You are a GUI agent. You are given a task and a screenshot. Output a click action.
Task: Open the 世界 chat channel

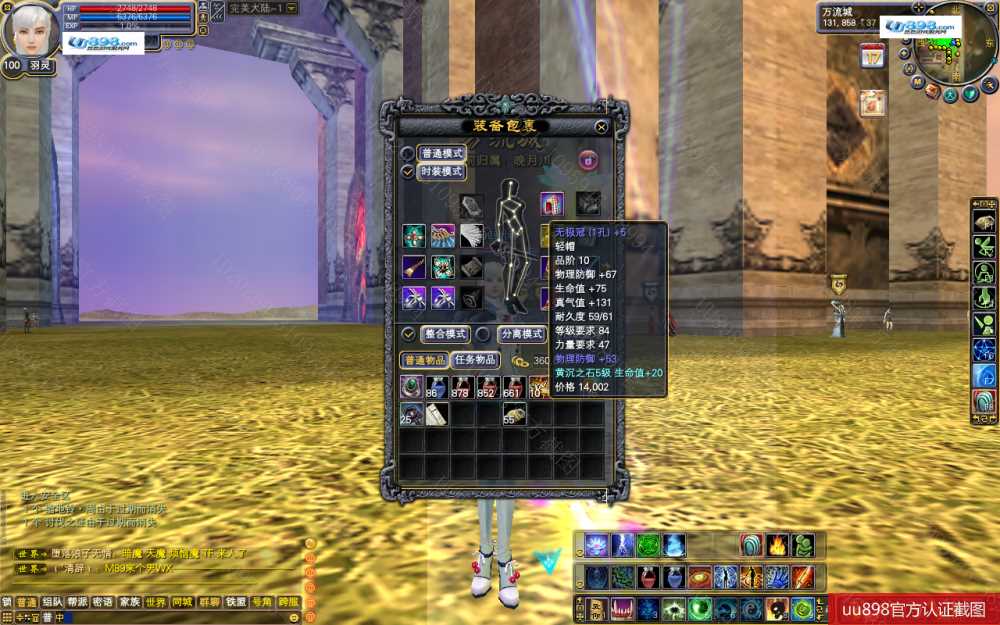(x=156, y=602)
